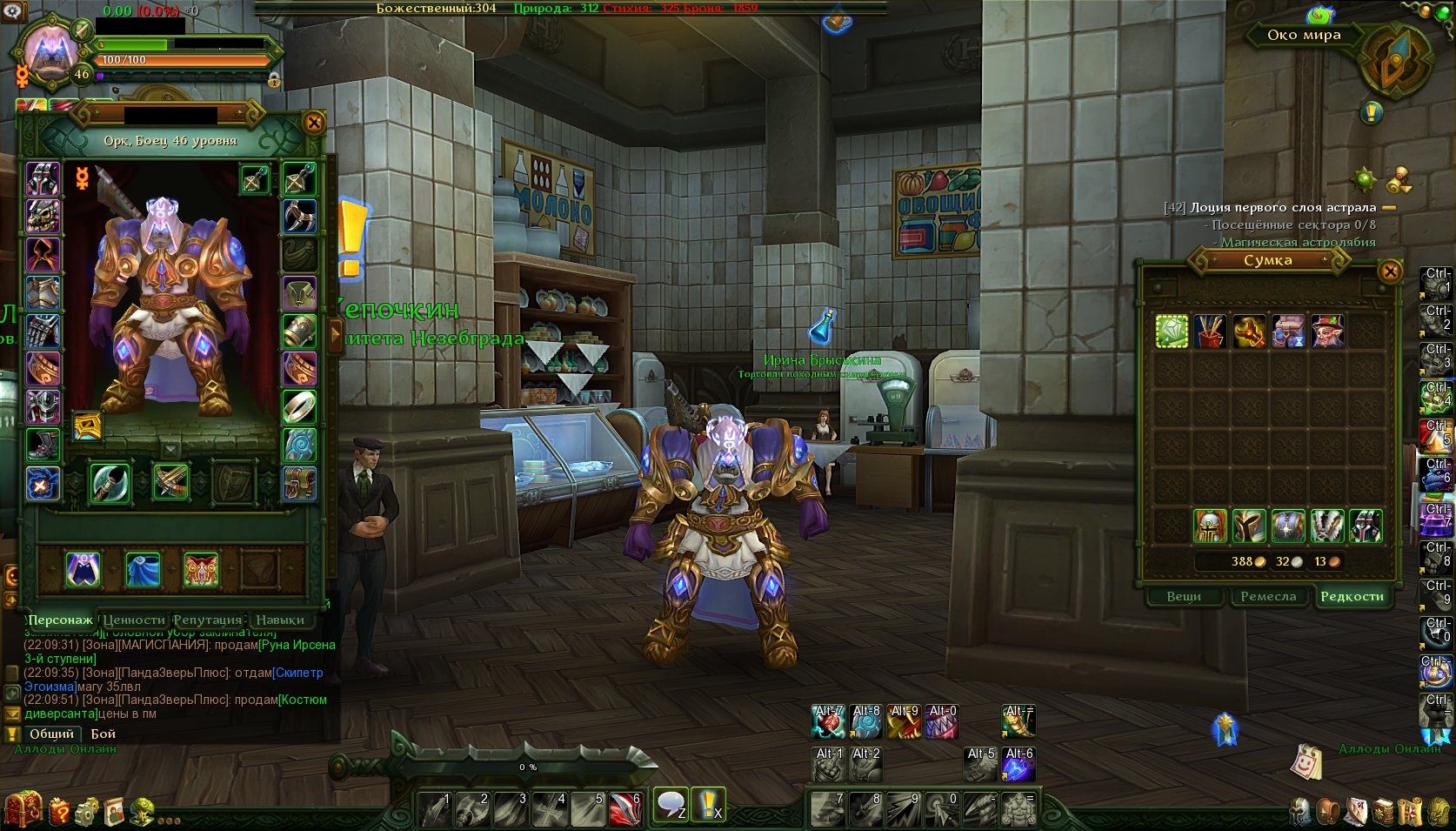Open the Репутация tab

(207, 620)
